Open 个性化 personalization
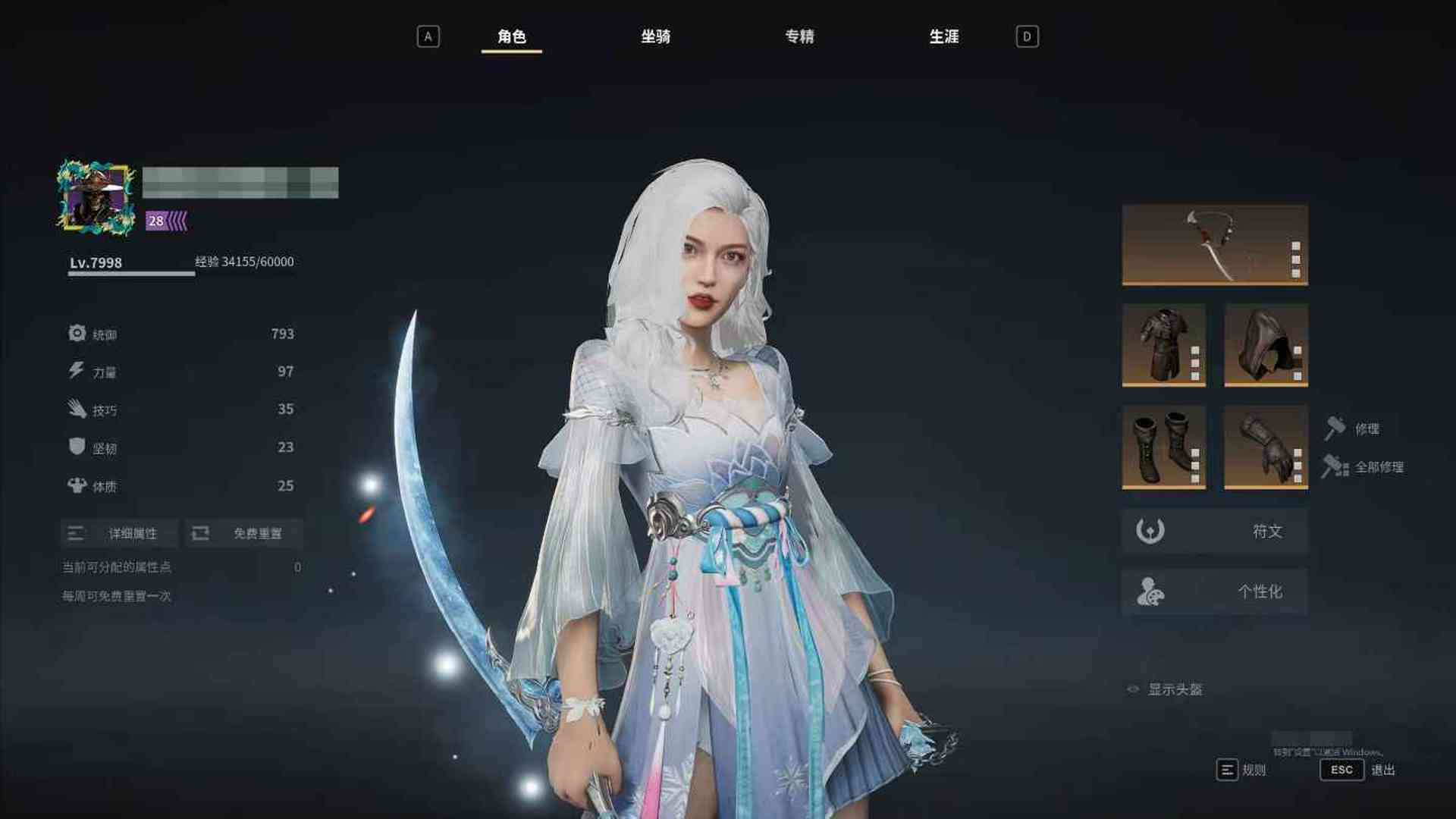Viewport: 1456px width, 819px height. click(x=1214, y=591)
